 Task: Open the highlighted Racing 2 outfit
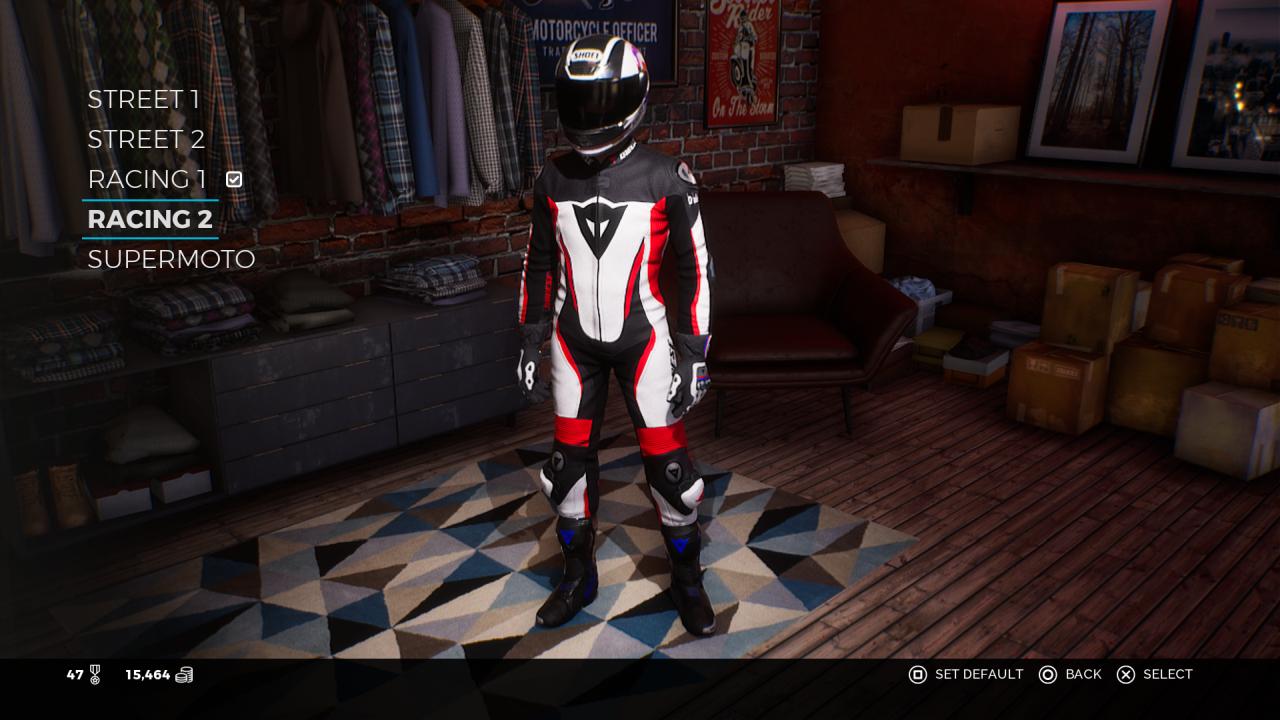(150, 219)
